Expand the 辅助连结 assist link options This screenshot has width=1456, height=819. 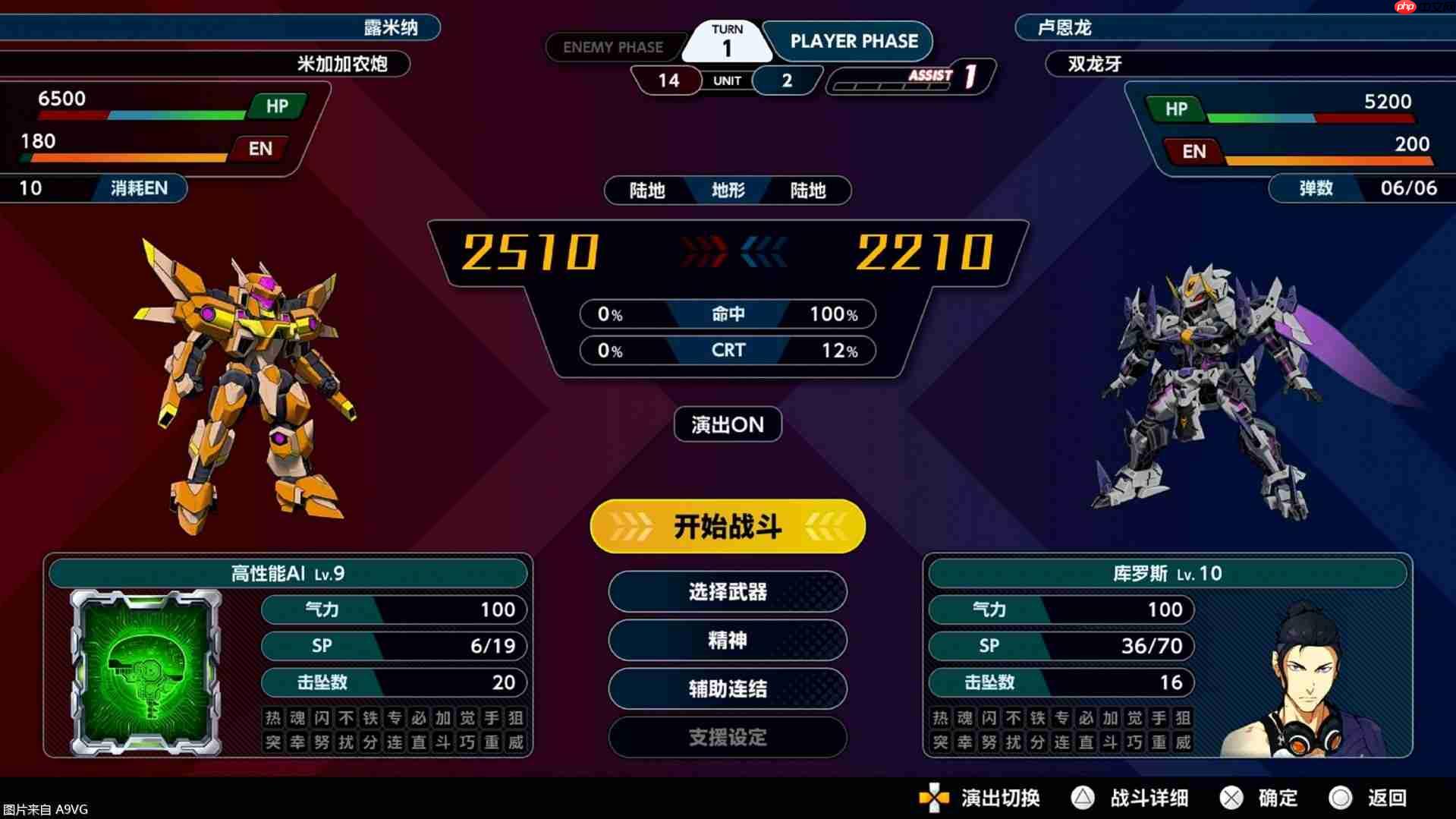click(726, 689)
